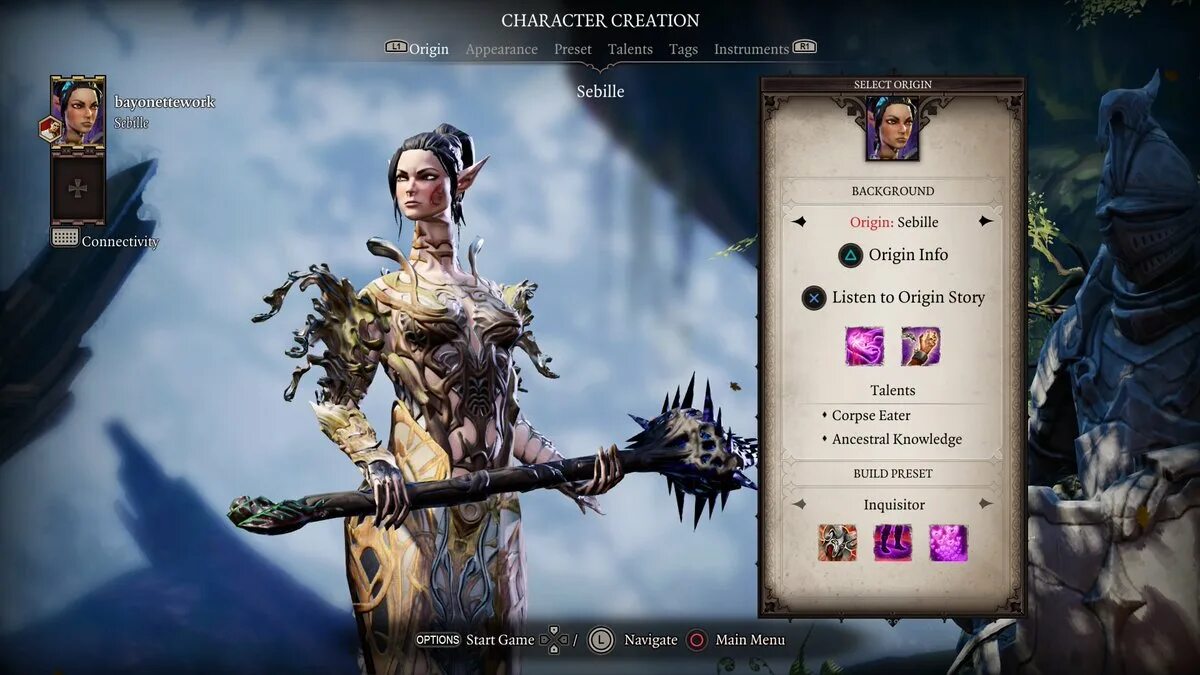
Task: Go to the Preset tab
Action: pyautogui.click(x=573, y=49)
